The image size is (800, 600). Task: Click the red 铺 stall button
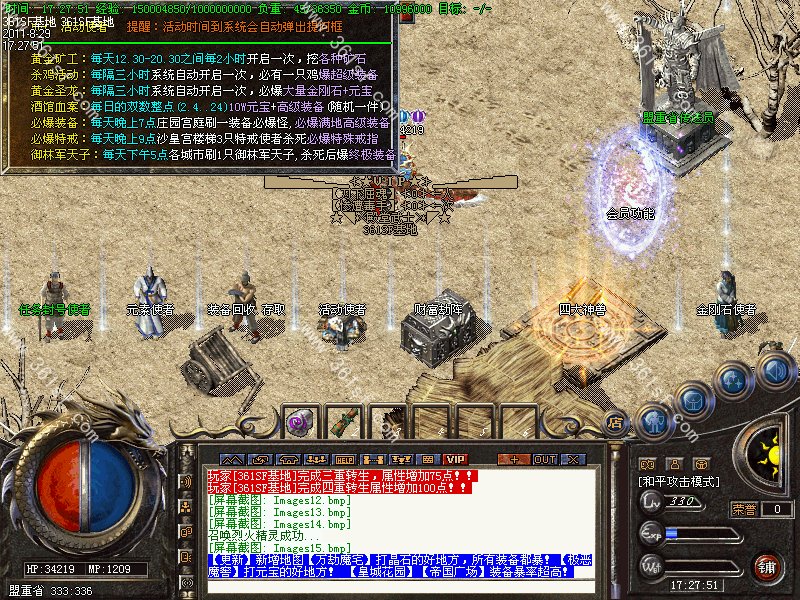768,568
